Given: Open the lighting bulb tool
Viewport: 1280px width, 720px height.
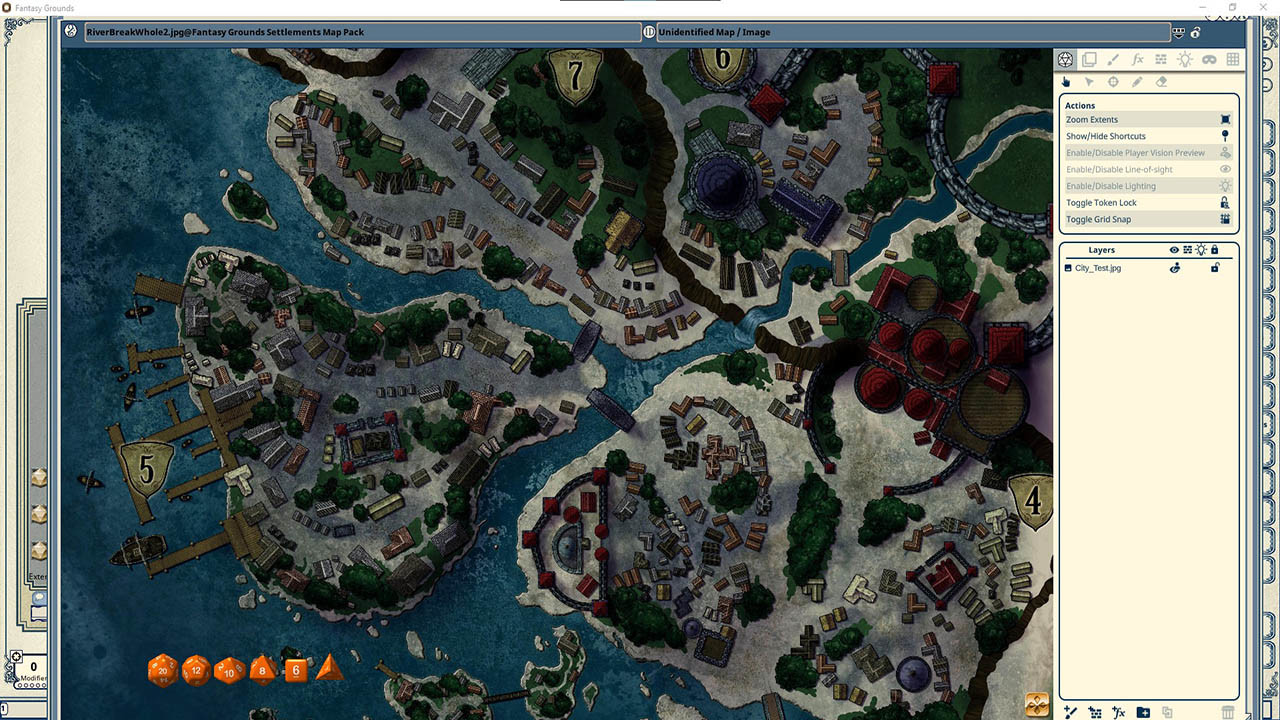Looking at the screenshot, I should click(x=1185, y=59).
